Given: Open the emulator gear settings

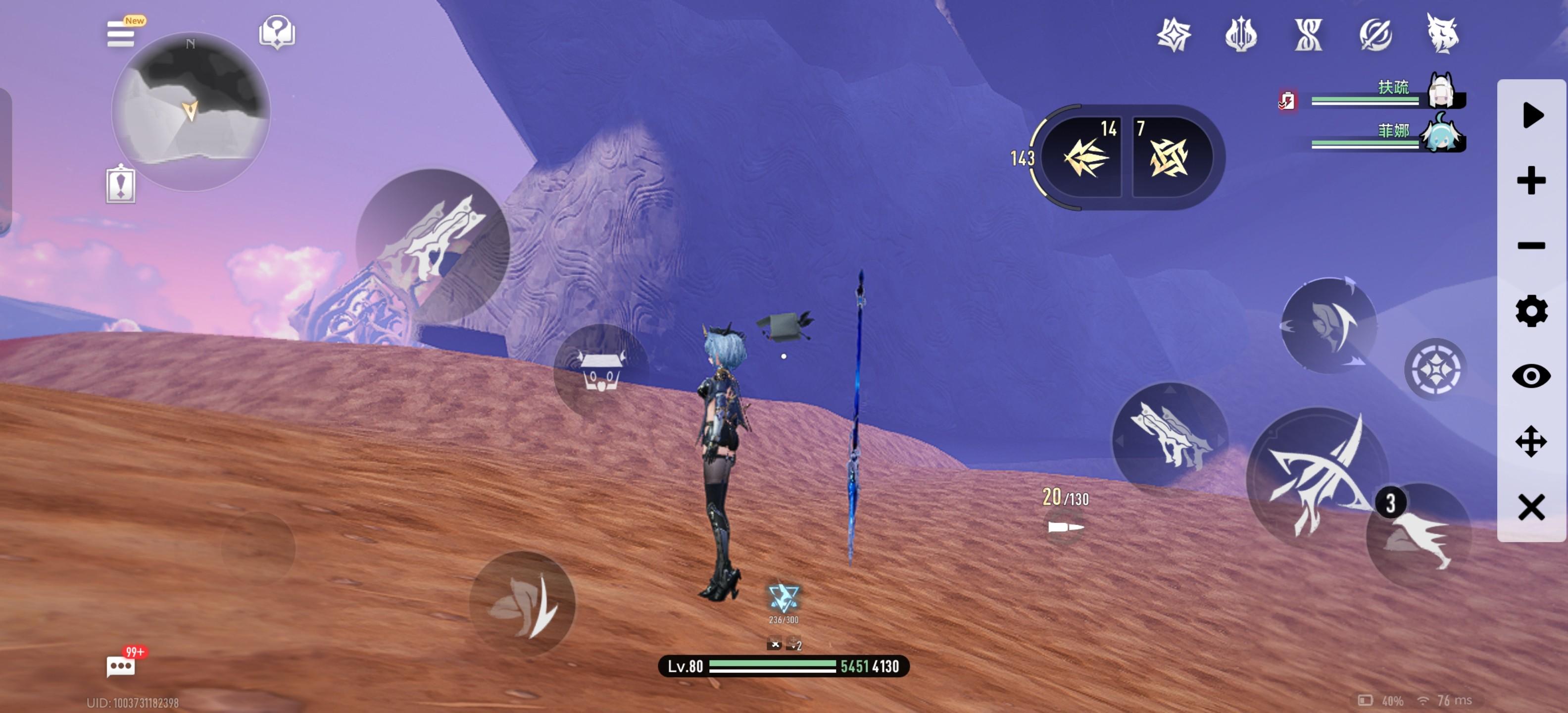Looking at the screenshot, I should (1531, 311).
